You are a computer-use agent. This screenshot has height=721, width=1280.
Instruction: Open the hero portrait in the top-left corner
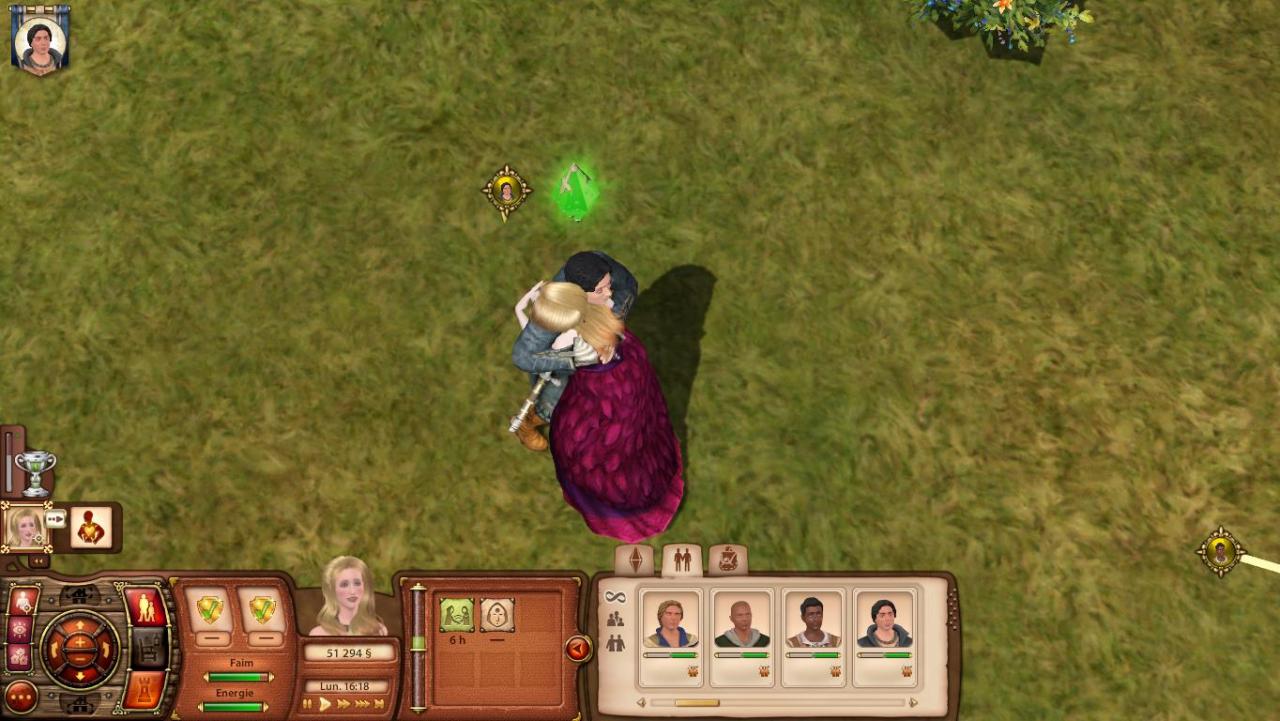click(x=40, y=41)
